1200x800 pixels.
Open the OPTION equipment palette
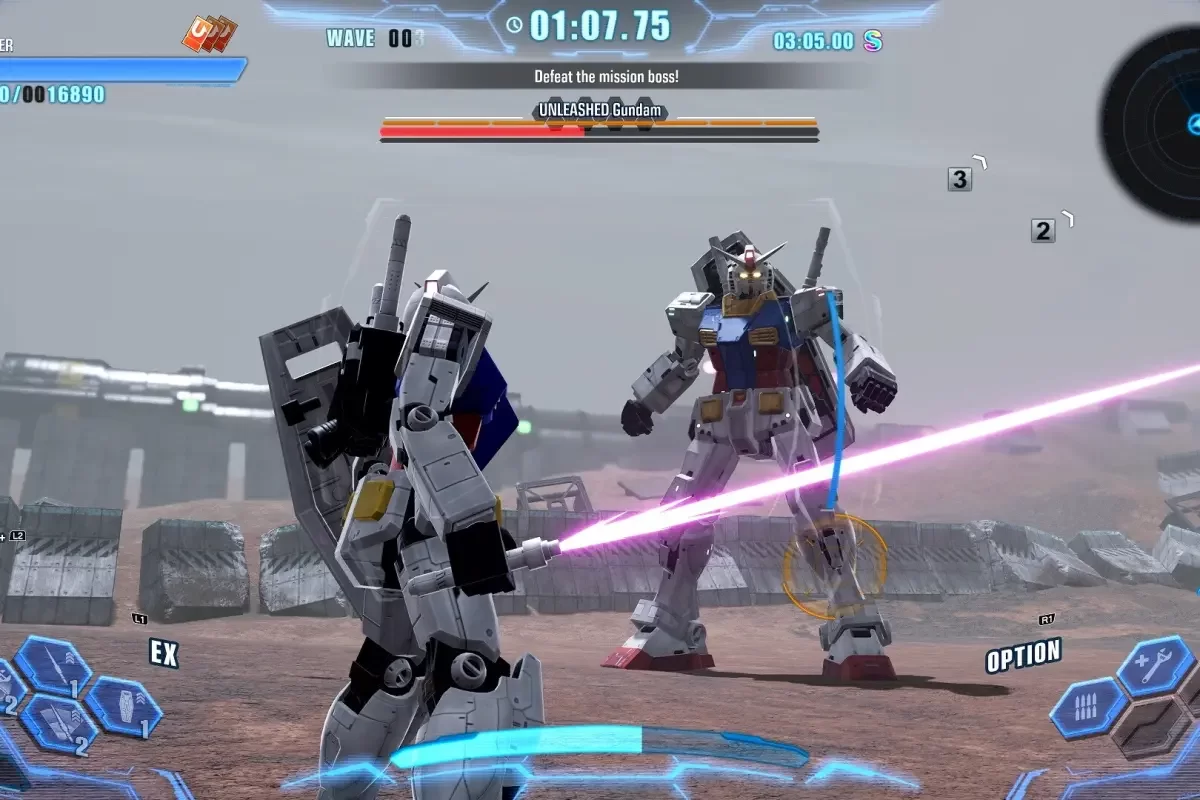click(1023, 656)
